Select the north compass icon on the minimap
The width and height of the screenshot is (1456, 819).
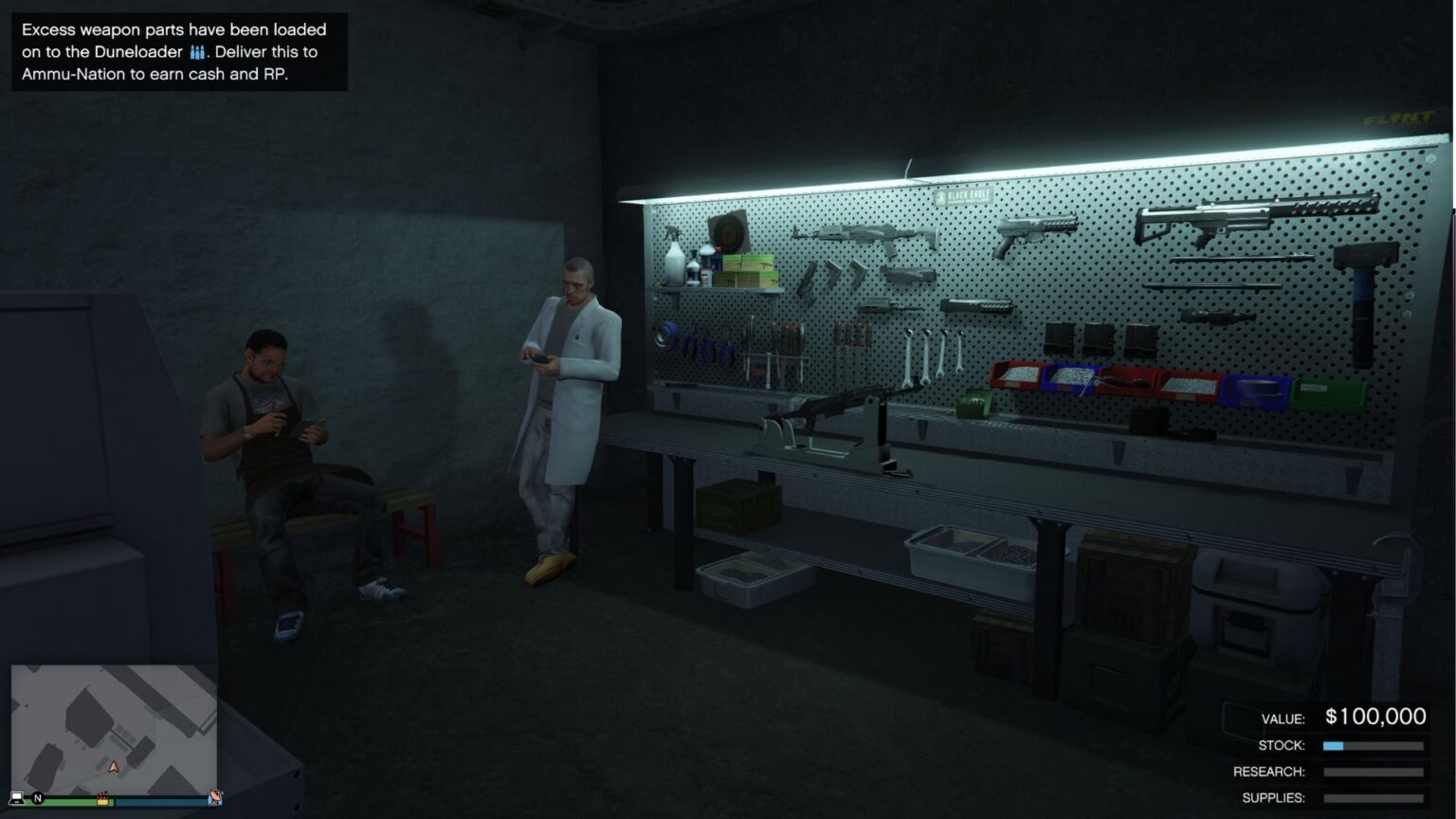pyautogui.click(x=38, y=797)
